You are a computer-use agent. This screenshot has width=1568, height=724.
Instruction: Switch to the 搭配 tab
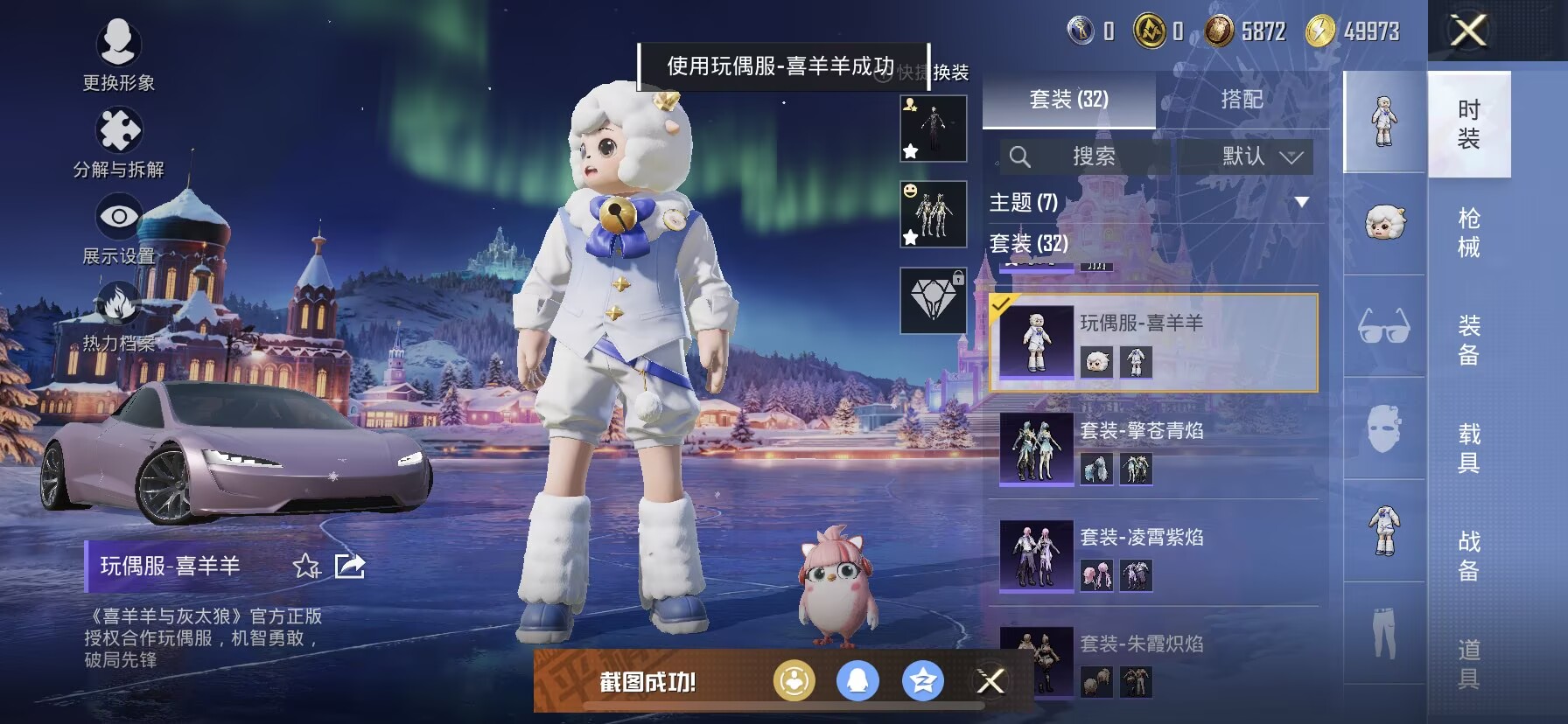pyautogui.click(x=1242, y=100)
